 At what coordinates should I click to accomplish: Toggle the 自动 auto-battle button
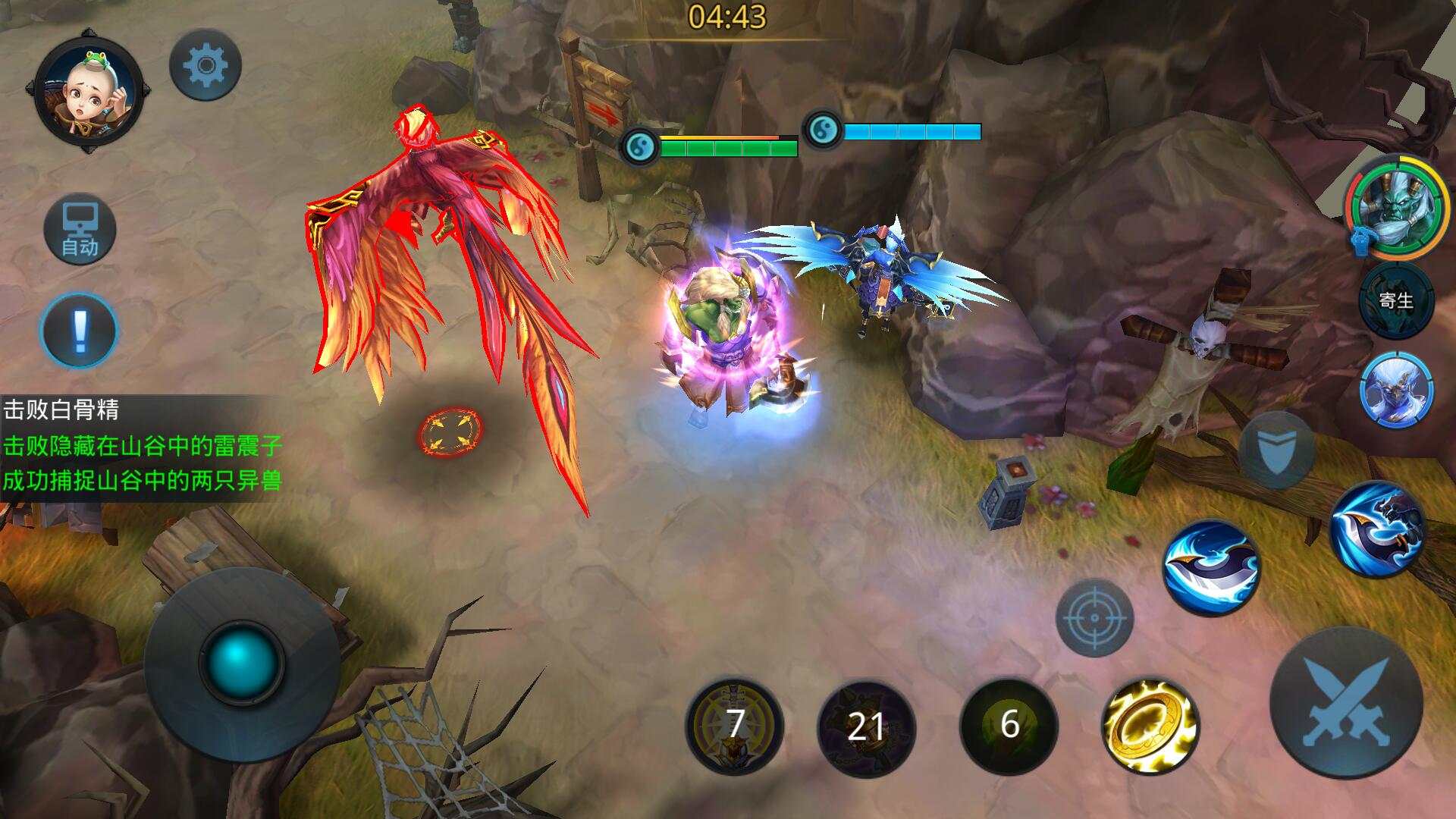tap(80, 230)
